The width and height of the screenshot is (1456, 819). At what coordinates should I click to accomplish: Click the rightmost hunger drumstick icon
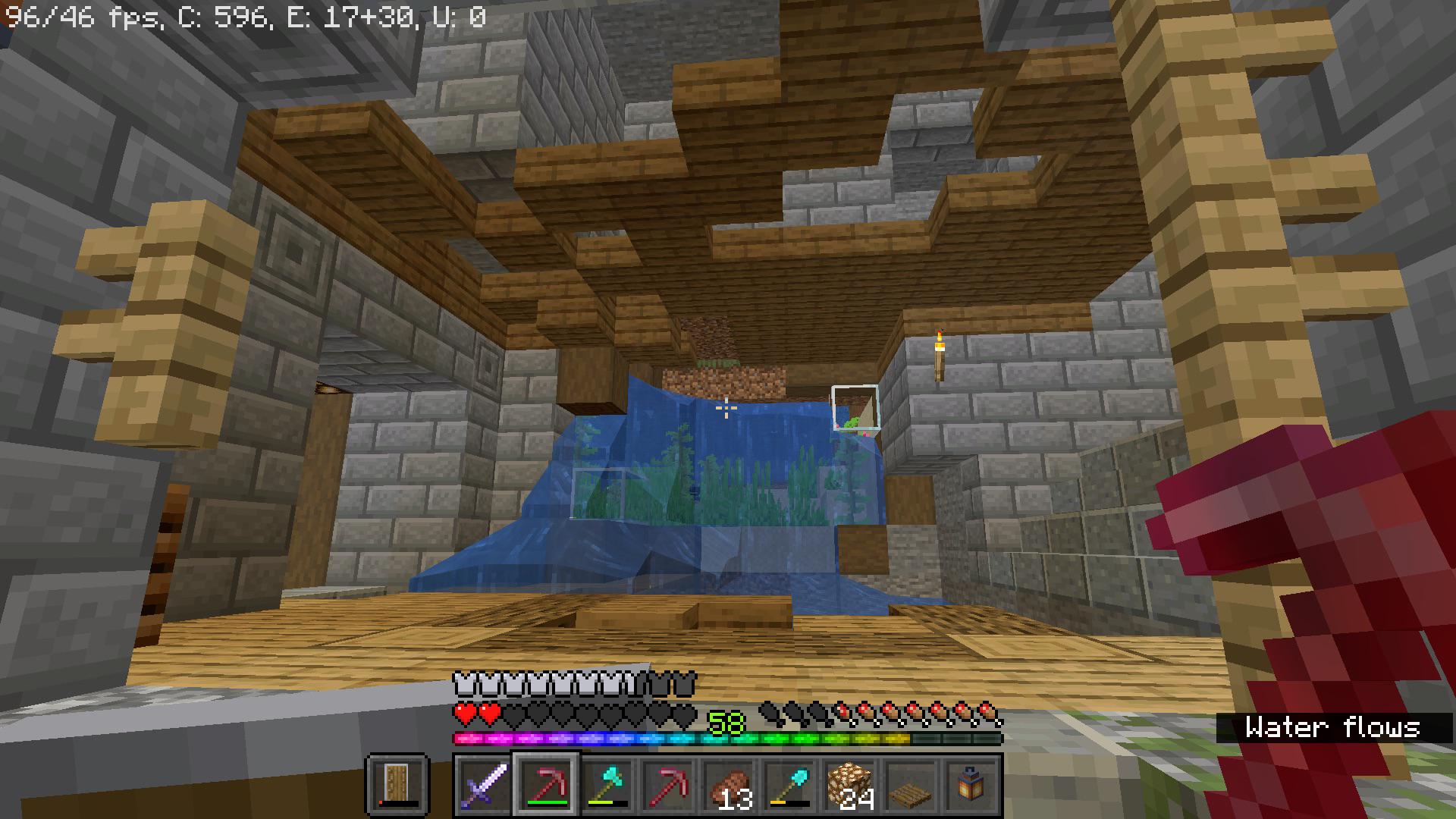[x=986, y=716]
